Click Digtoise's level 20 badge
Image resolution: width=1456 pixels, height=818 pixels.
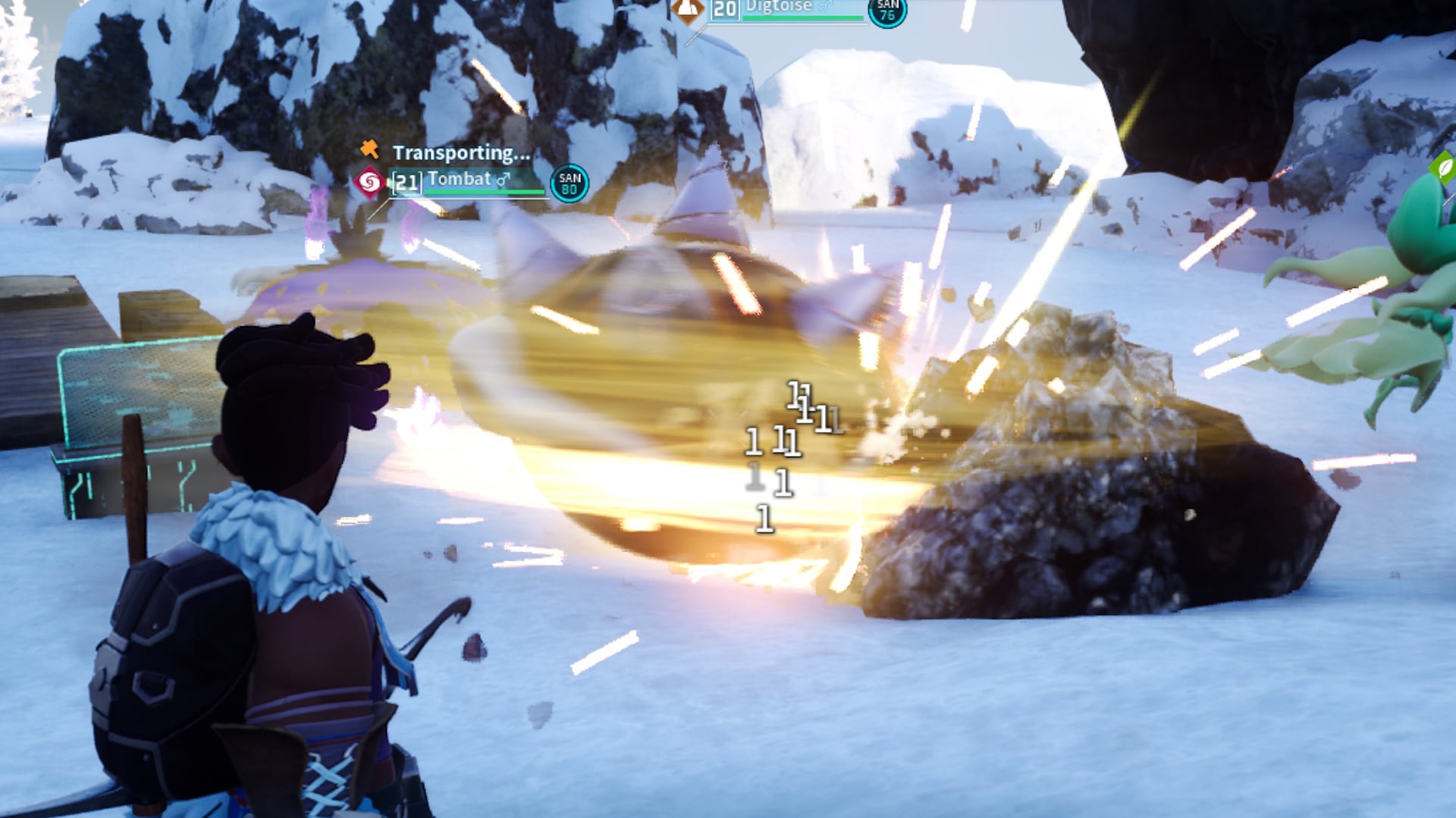pos(725,8)
